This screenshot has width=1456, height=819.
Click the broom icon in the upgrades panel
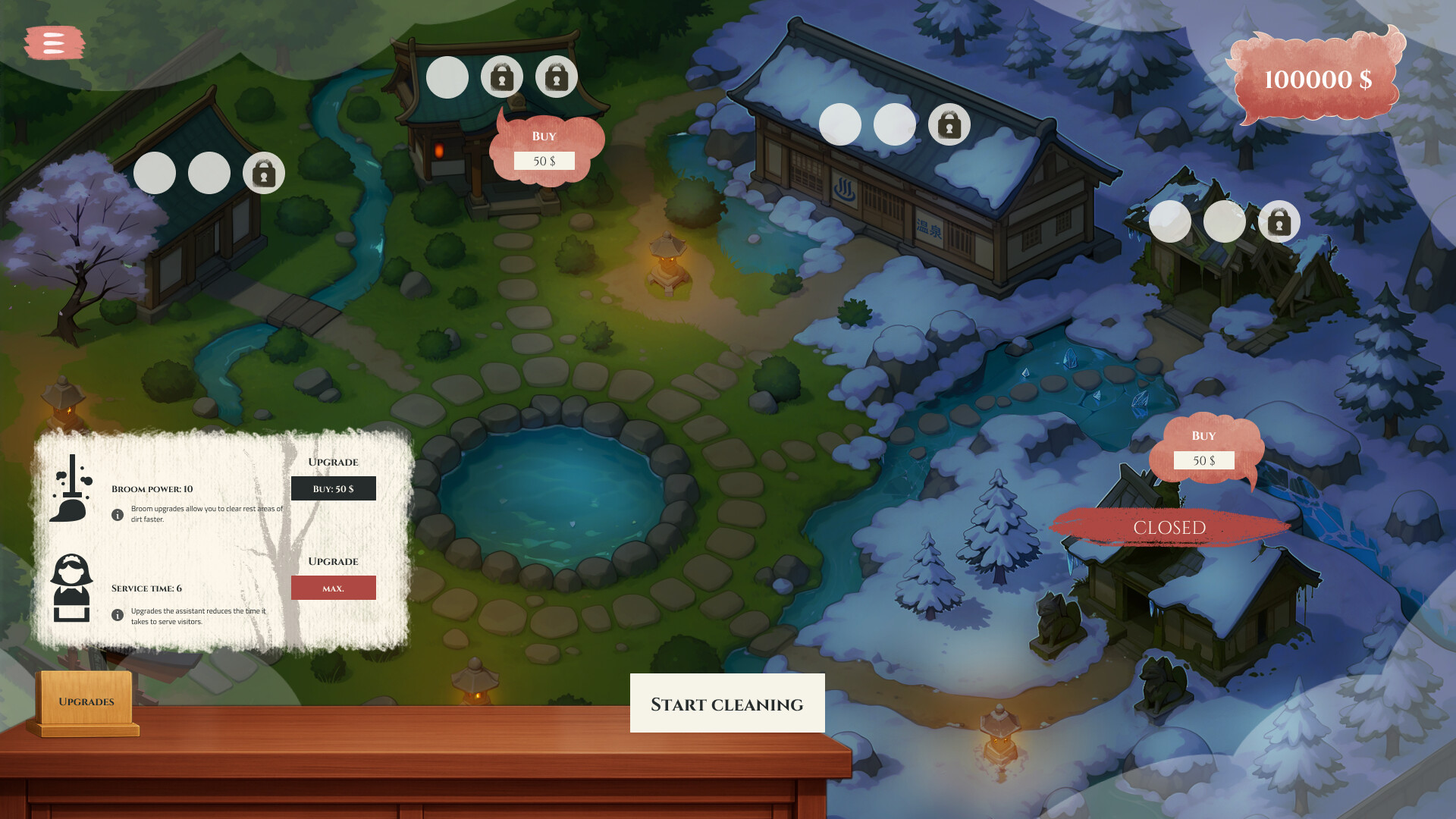pyautogui.click(x=71, y=493)
